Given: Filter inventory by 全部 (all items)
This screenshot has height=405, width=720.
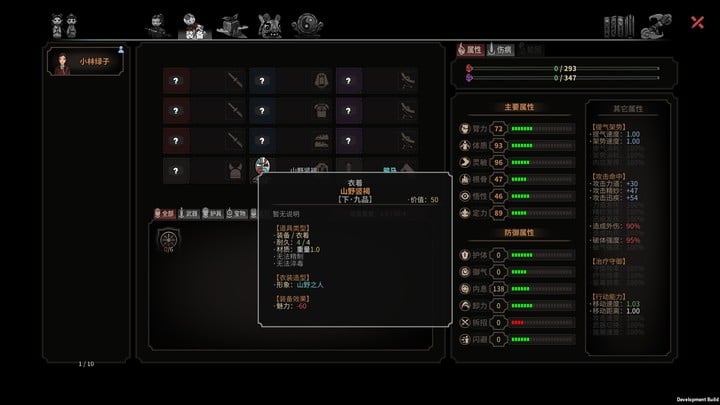Looking at the screenshot, I should coord(164,213).
